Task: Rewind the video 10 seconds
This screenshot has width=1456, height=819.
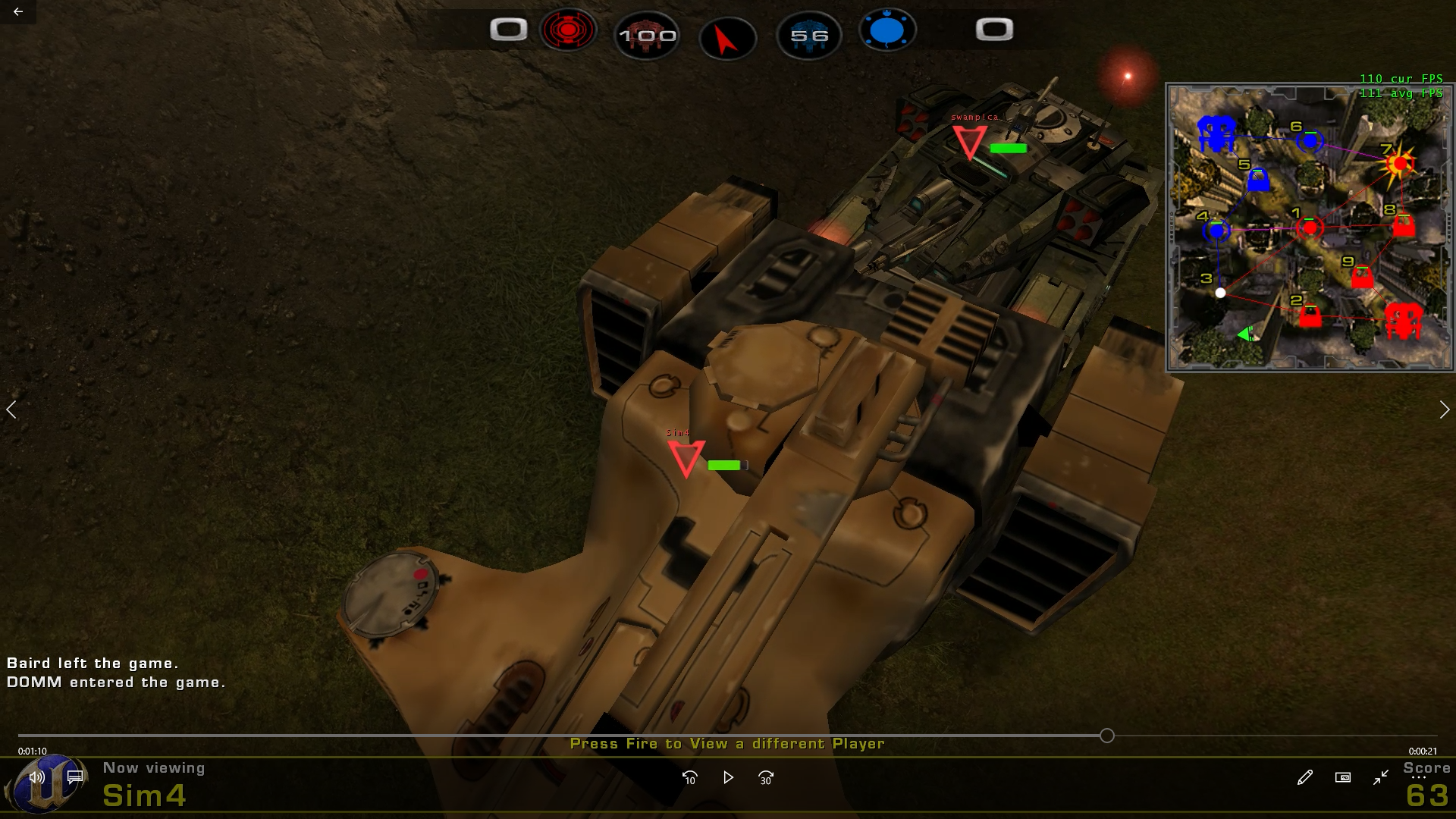Action: (x=689, y=777)
